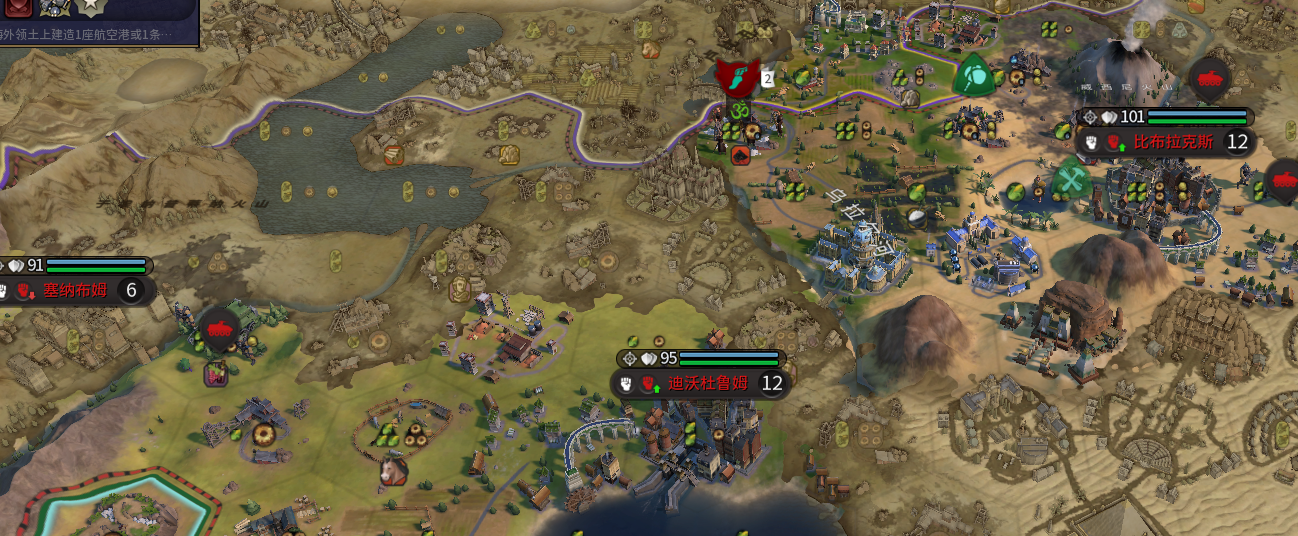This screenshot has height=536, width=1298.
Task: Click the white star icon in the top panel
Action: coord(91,7)
